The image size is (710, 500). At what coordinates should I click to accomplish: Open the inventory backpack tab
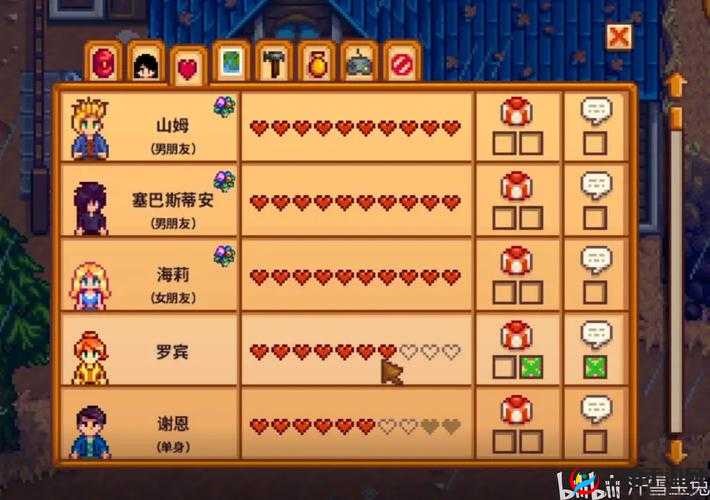[x=105, y=62]
